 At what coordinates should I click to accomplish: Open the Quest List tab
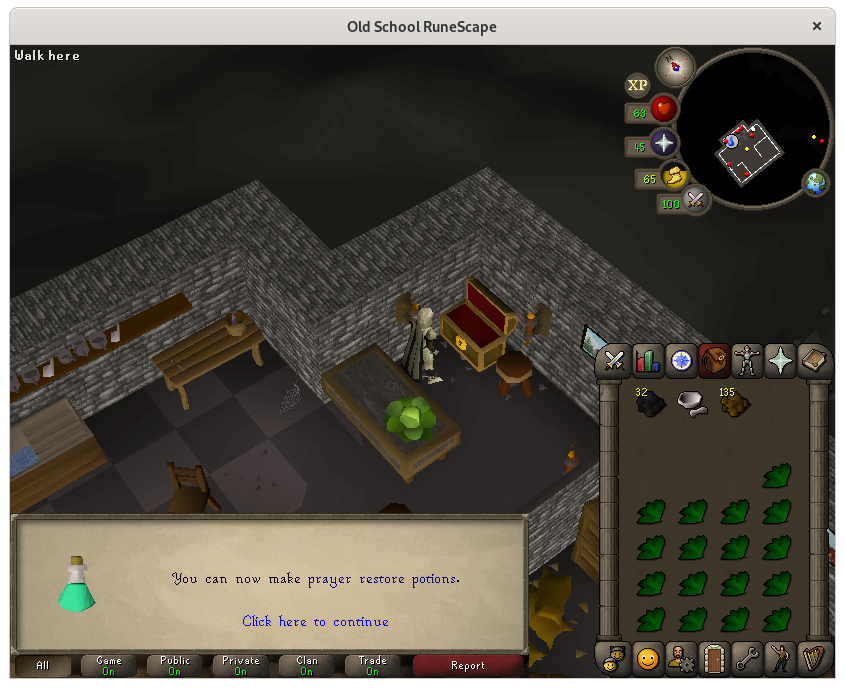(x=681, y=359)
